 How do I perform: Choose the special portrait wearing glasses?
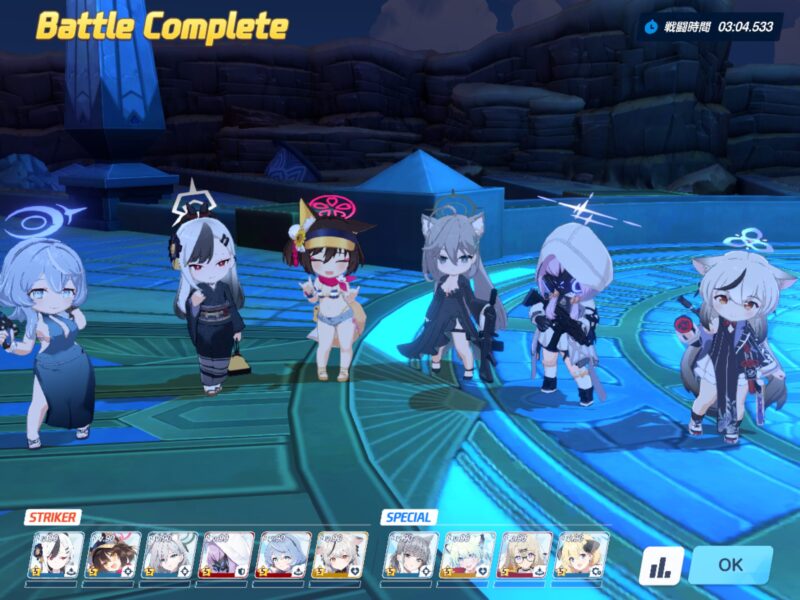click(525, 555)
